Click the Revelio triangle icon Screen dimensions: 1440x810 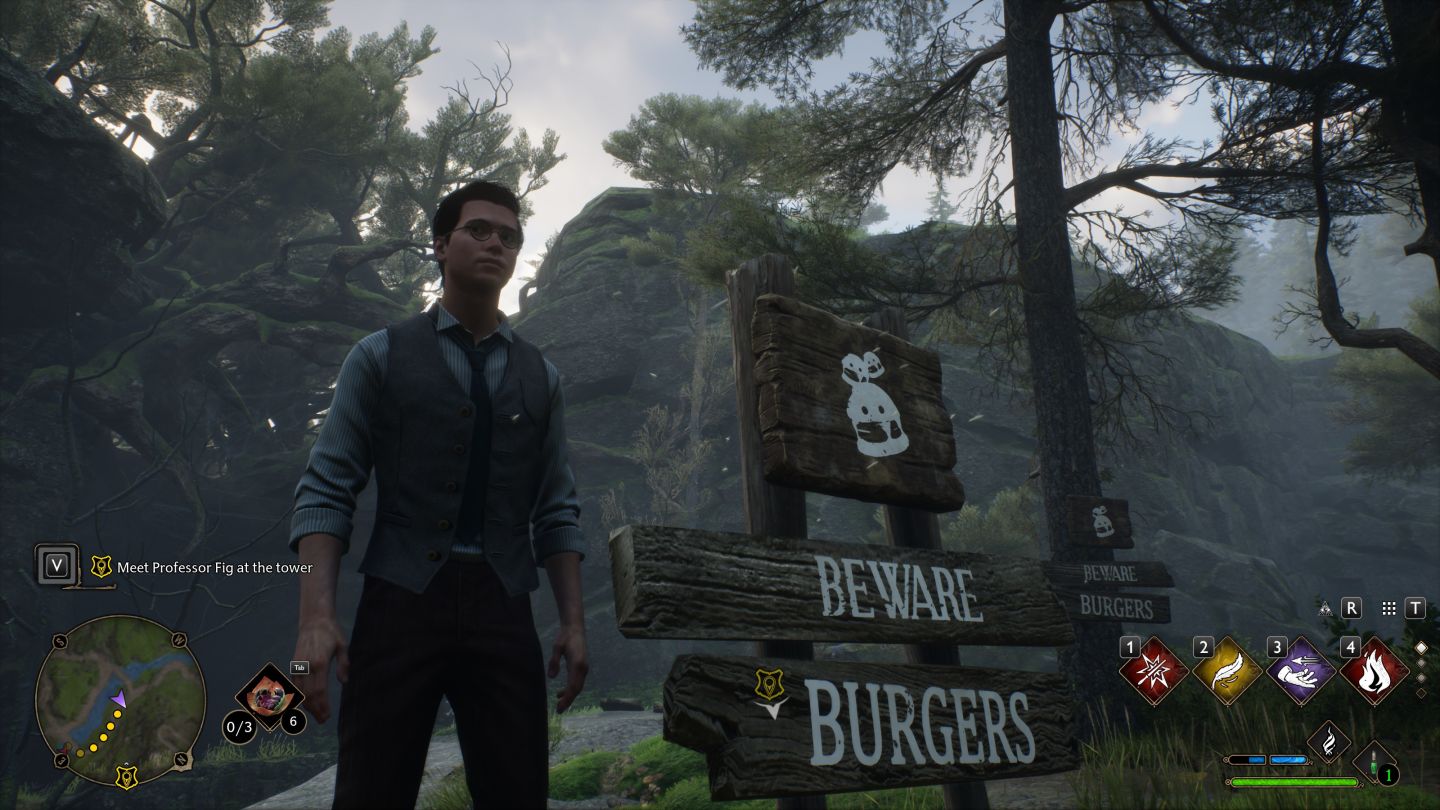tap(1326, 608)
